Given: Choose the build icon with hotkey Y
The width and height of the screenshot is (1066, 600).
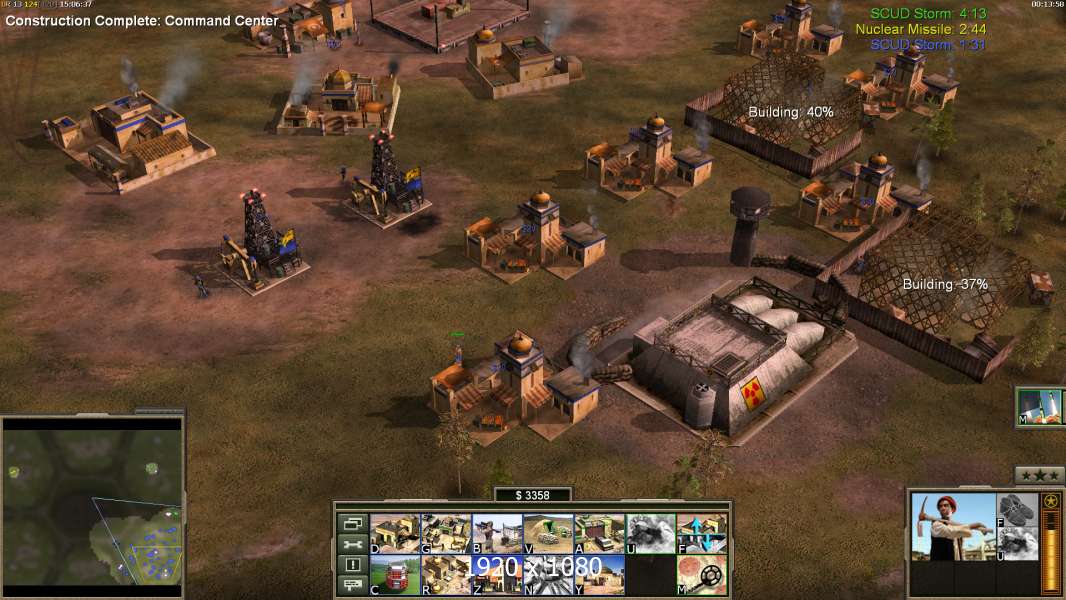Looking at the screenshot, I should click(x=599, y=574).
